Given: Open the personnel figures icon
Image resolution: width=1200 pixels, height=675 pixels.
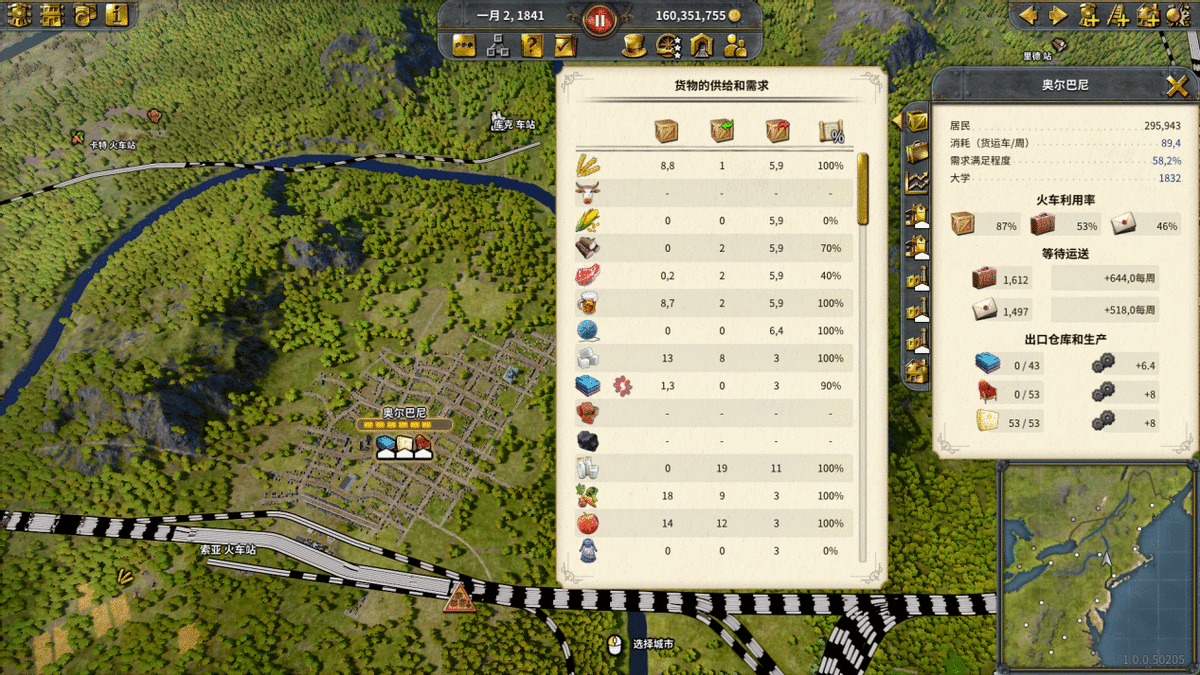Looking at the screenshot, I should 735,45.
